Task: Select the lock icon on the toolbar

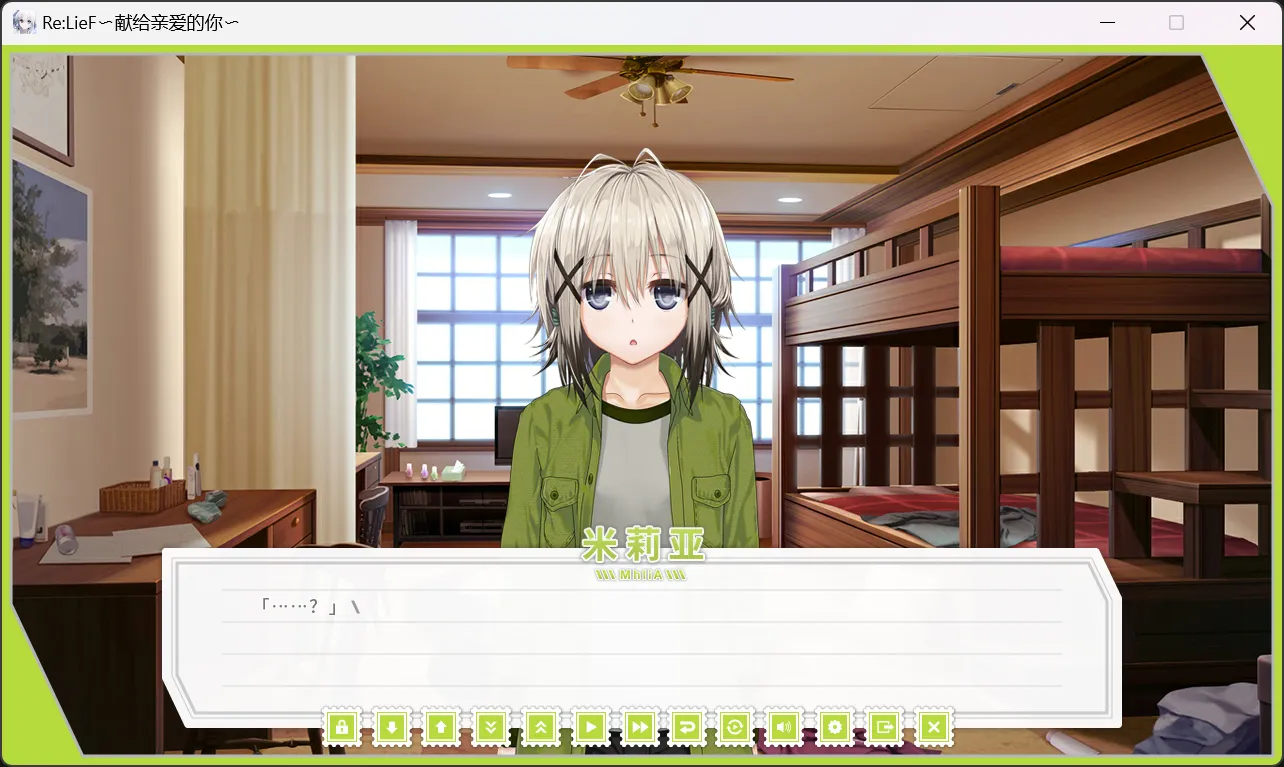Action: pyautogui.click(x=343, y=727)
